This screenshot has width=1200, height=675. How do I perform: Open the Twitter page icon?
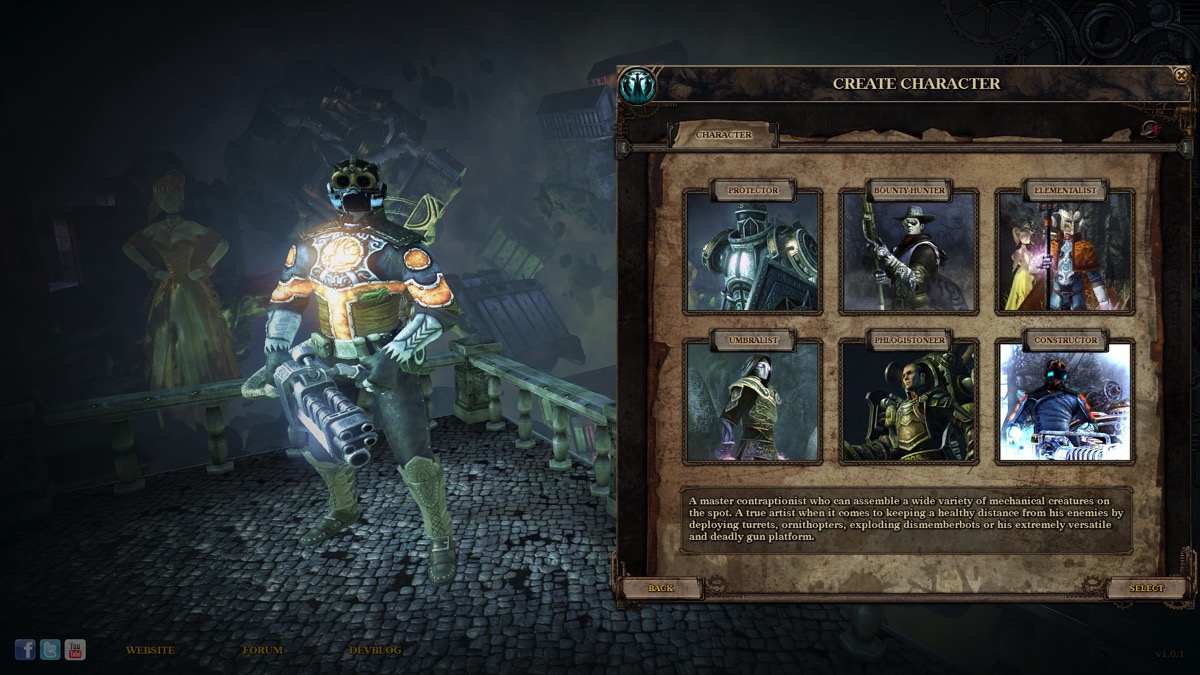[50, 650]
